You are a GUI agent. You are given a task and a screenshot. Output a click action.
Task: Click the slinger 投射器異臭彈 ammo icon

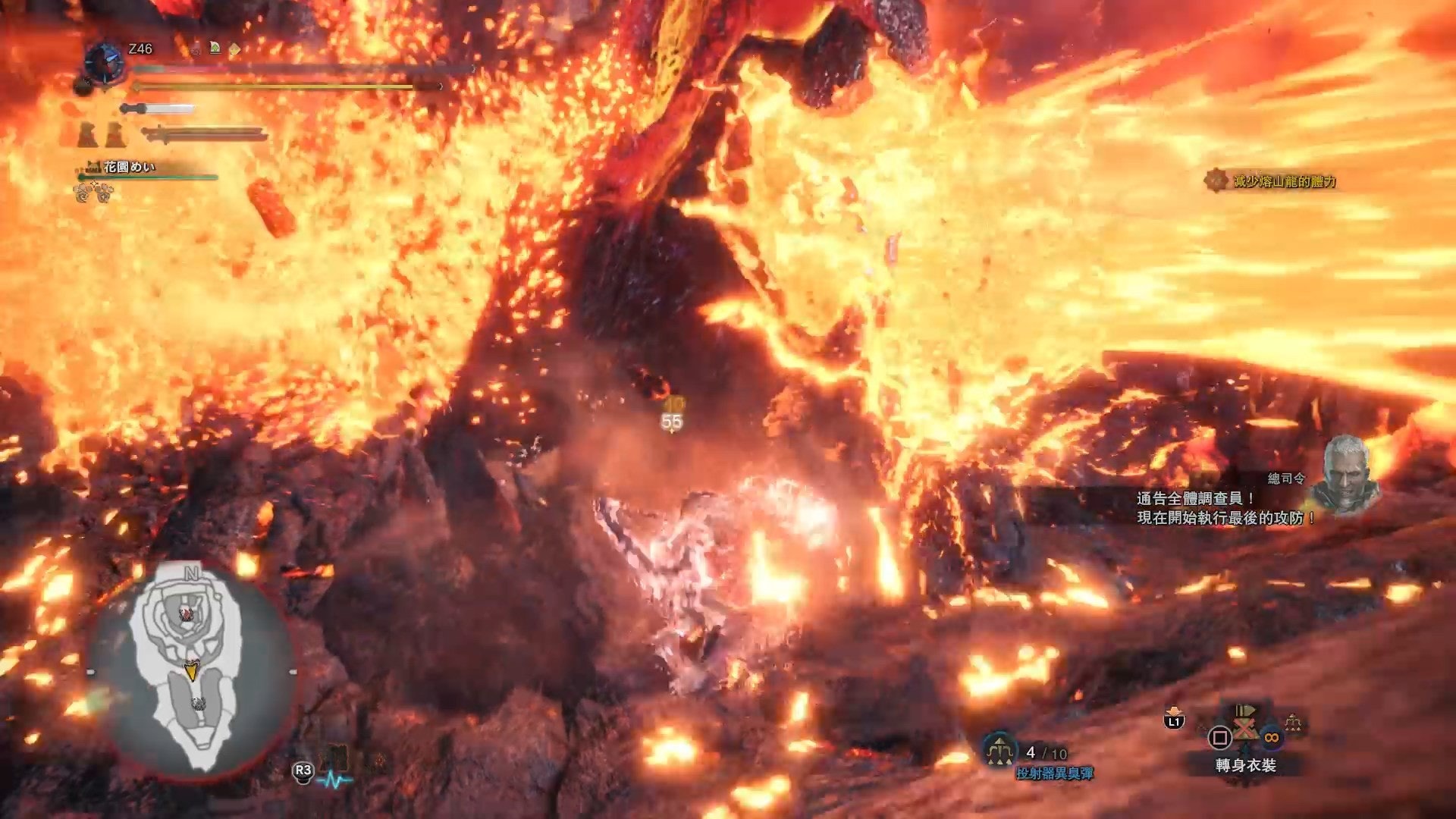click(x=999, y=749)
